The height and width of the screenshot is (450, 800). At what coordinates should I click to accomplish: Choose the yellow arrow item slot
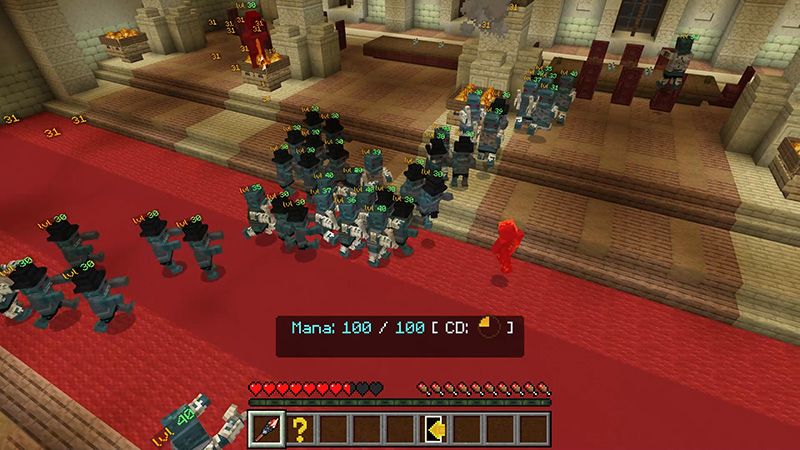436,429
